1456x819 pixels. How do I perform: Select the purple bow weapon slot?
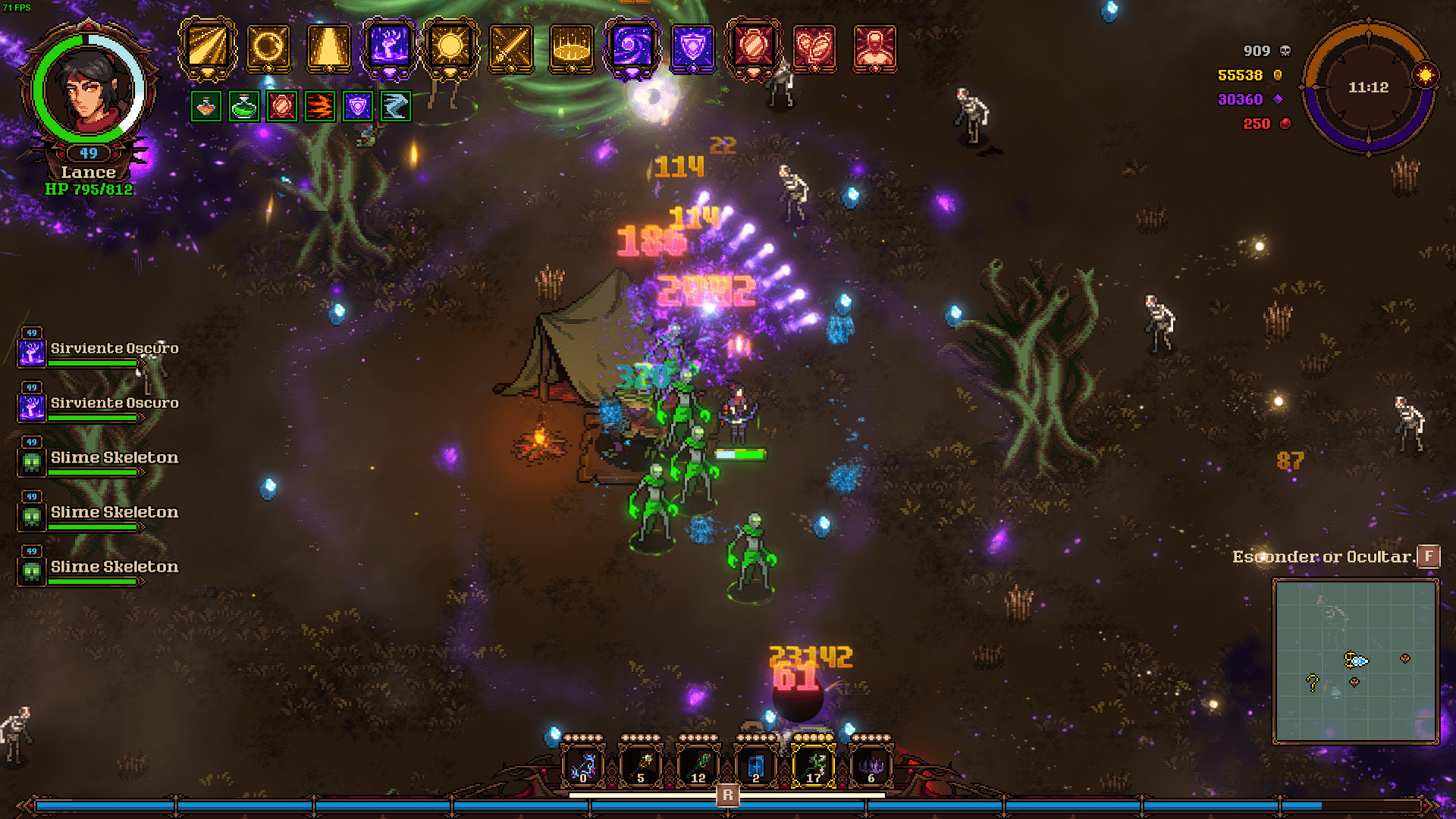(582, 766)
